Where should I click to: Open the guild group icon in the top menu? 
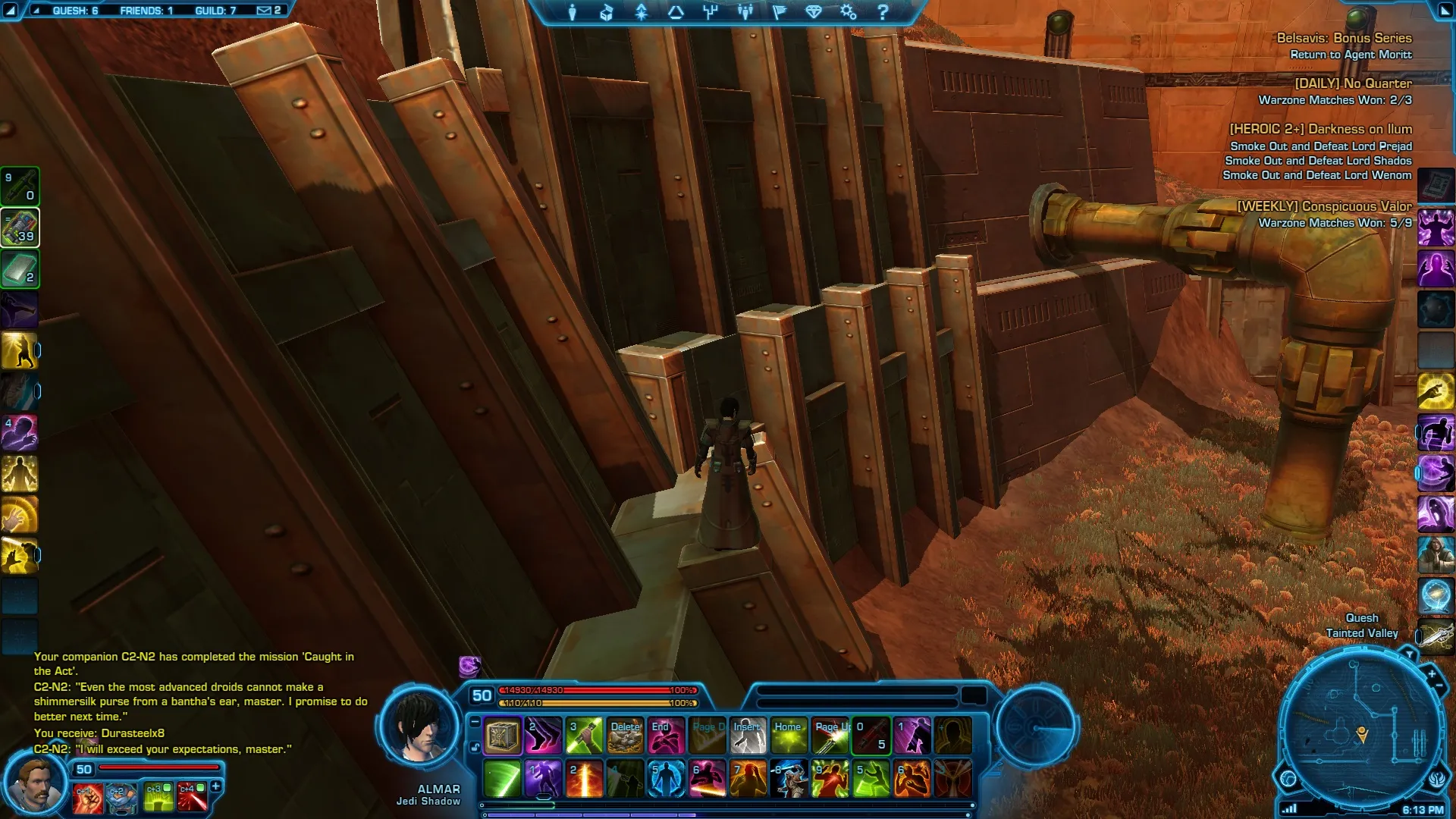745,12
